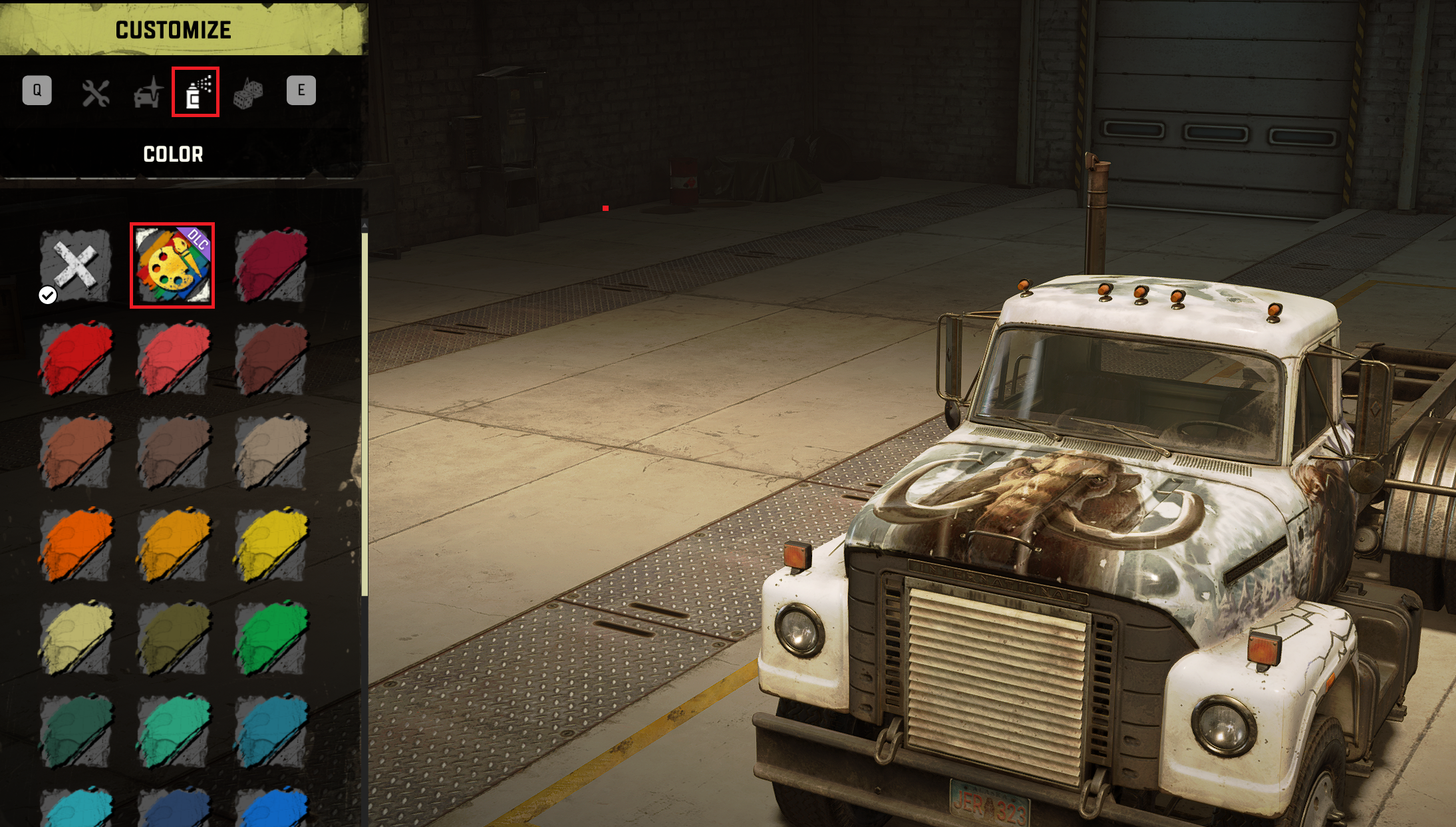Select the spray paint color tab
This screenshot has height=827, width=1456.
pos(196,92)
